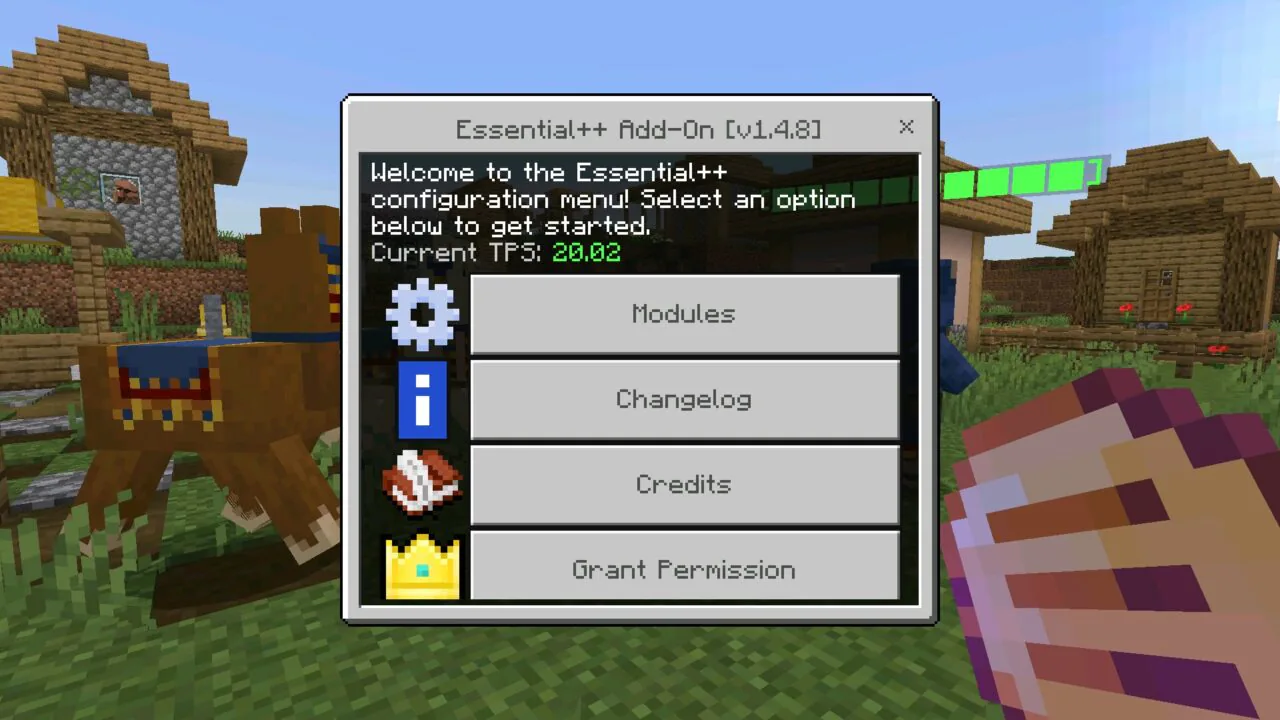Image resolution: width=1280 pixels, height=720 pixels.
Task: View the add-on Changelog
Action: point(684,399)
